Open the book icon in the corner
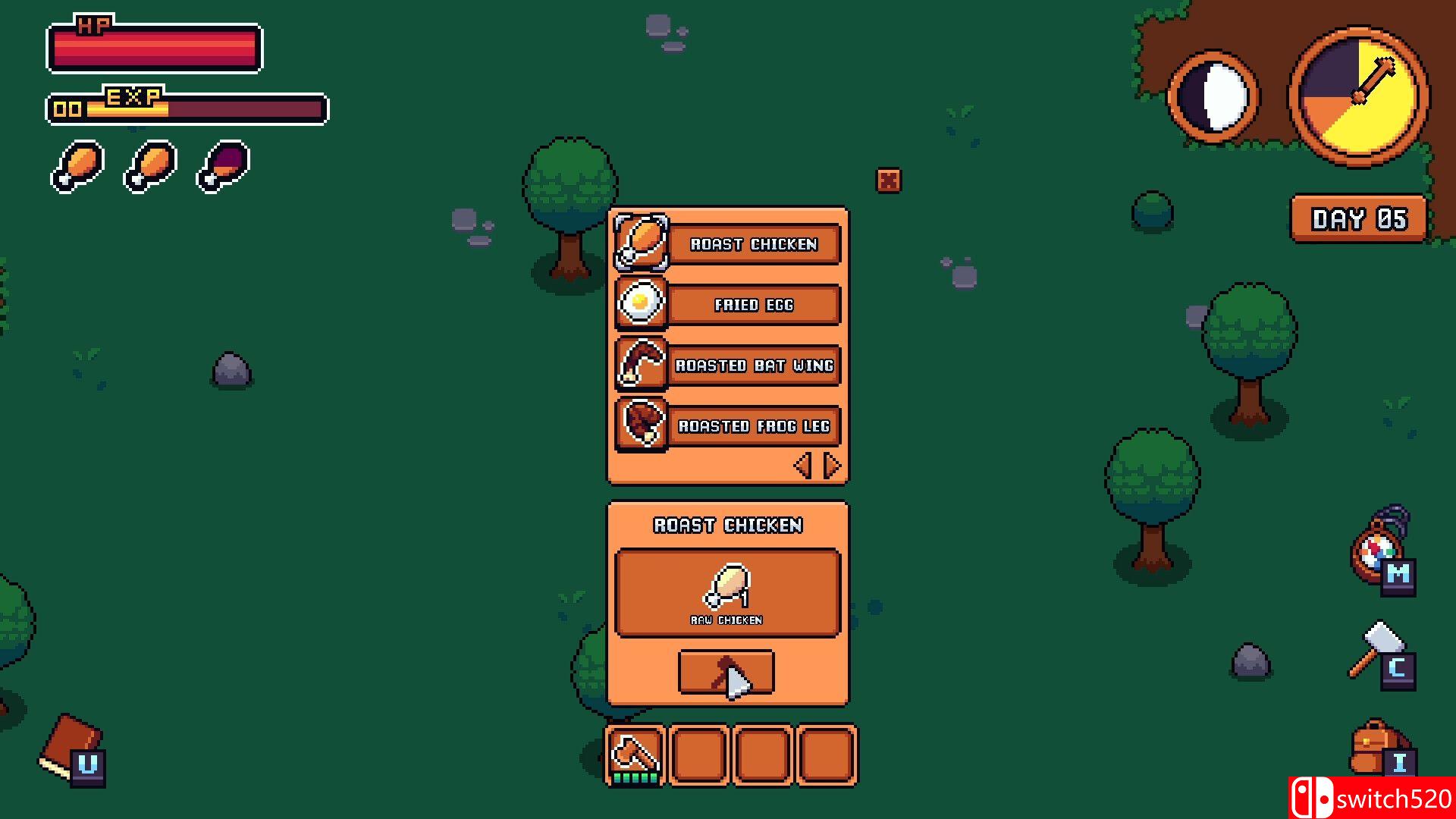This screenshot has height=819, width=1456. 73,748
